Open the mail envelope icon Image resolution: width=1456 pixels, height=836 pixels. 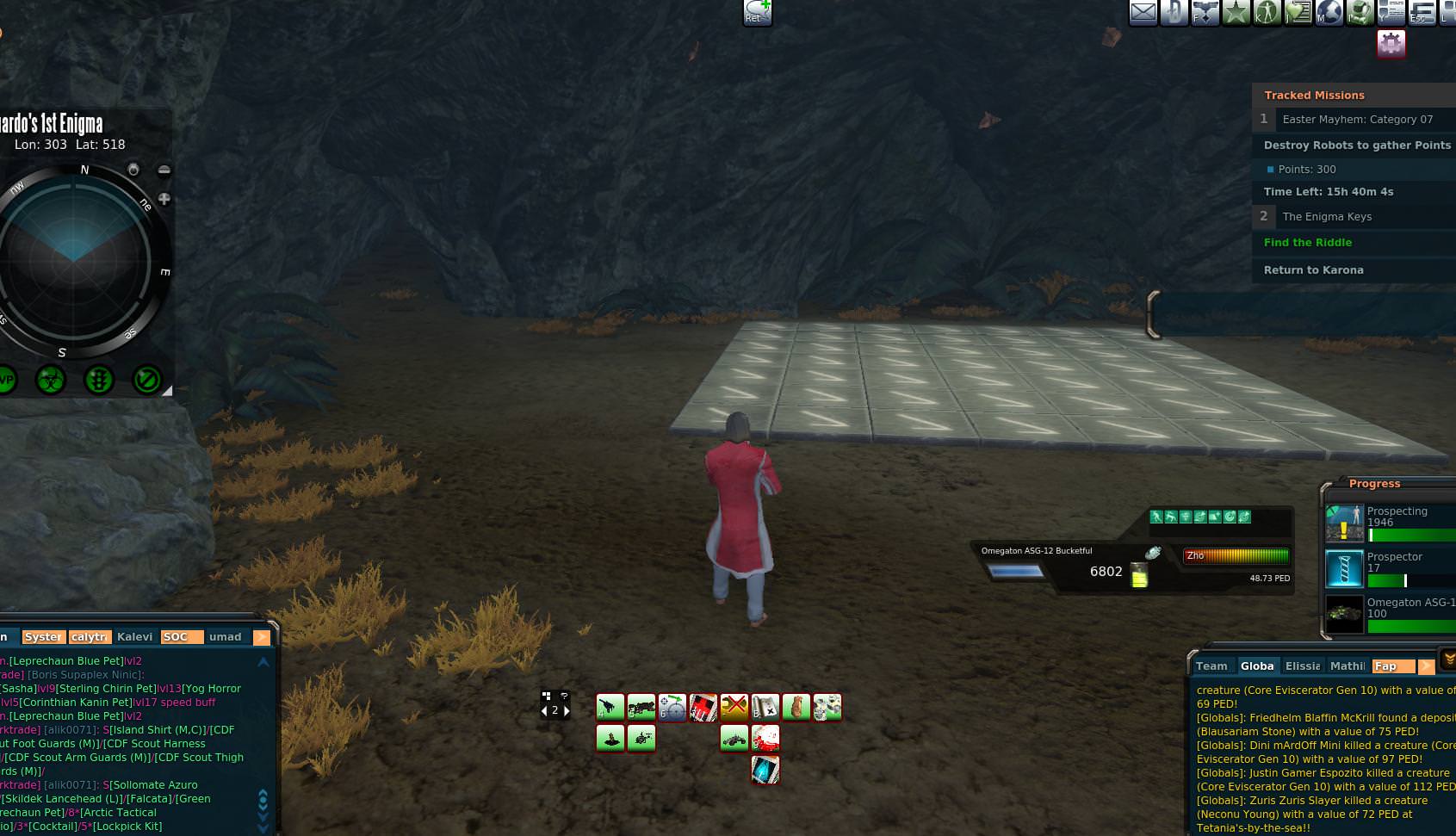pos(1143,12)
